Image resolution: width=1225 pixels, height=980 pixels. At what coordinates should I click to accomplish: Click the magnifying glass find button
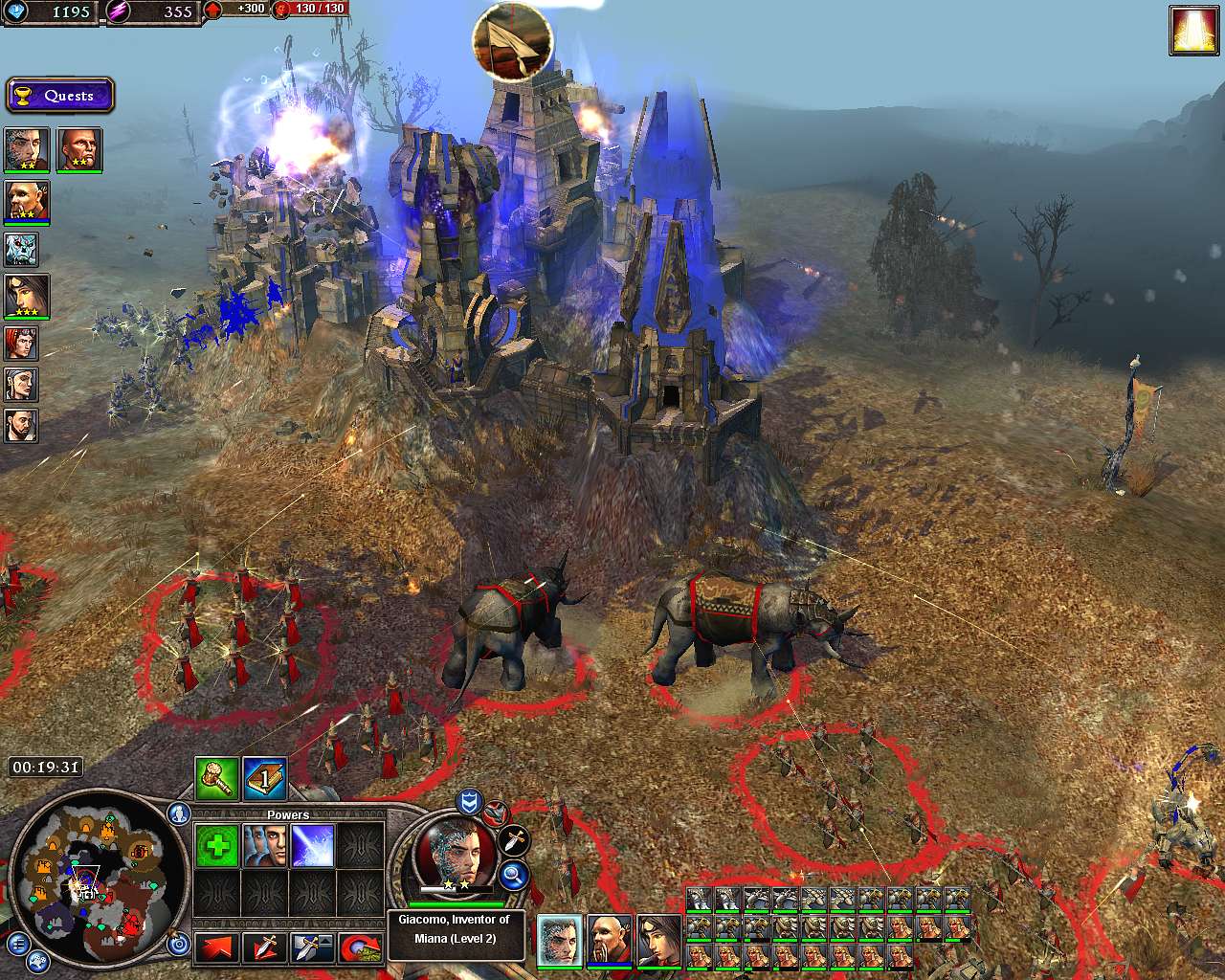tap(514, 873)
